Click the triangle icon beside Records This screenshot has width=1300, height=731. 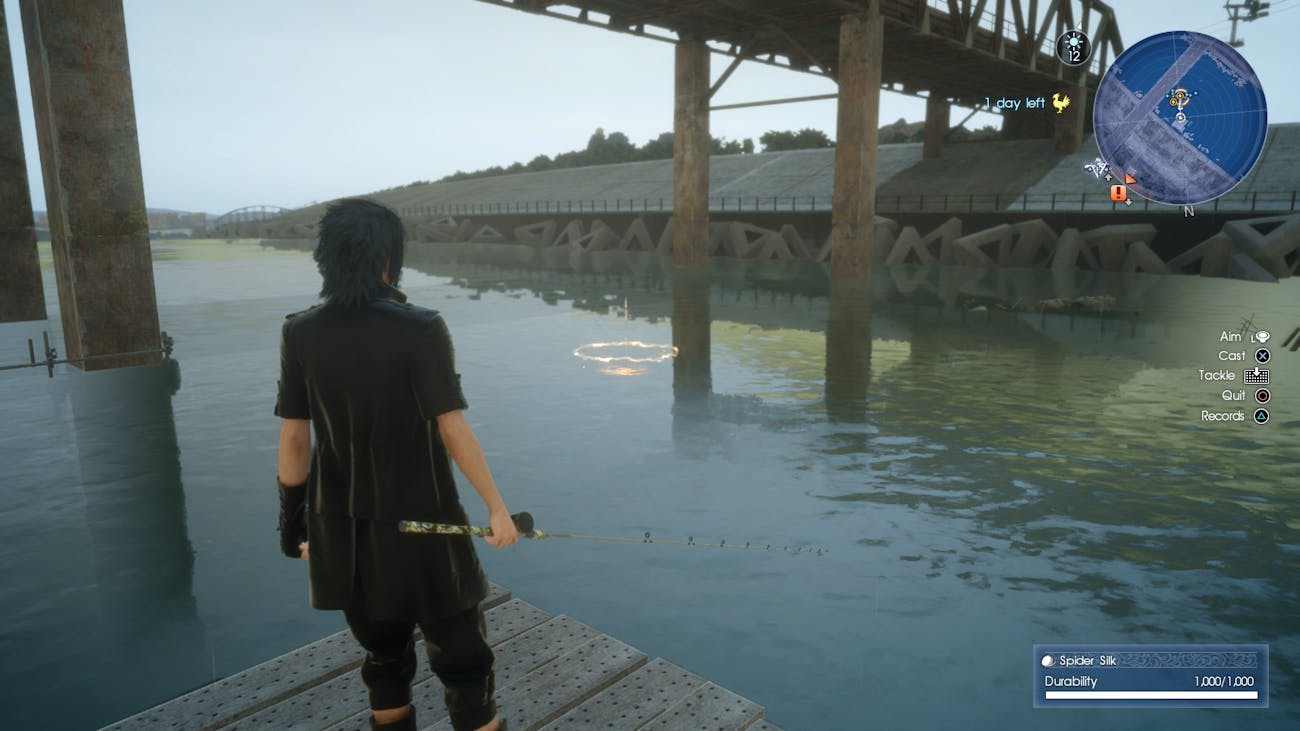1261,415
